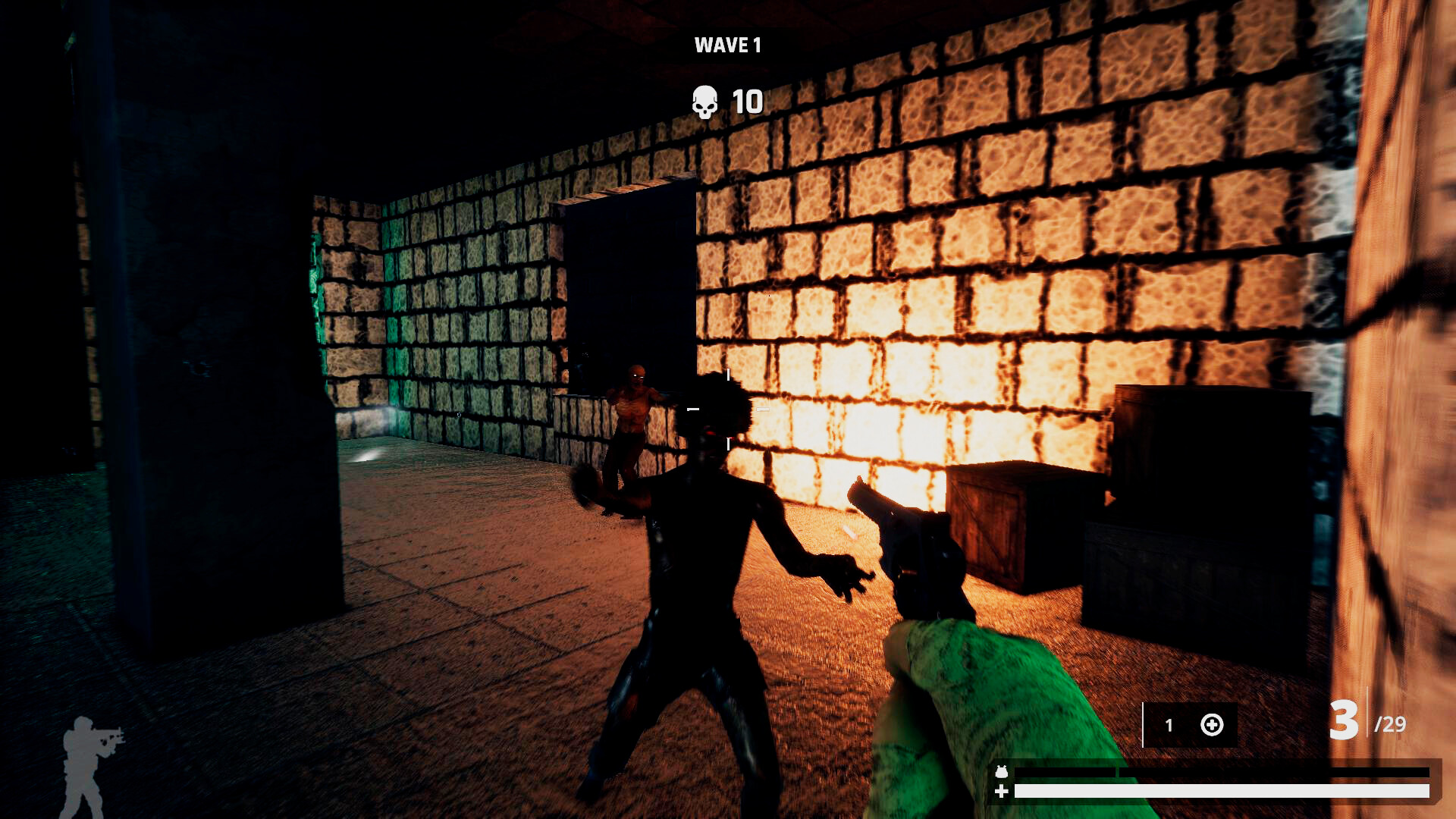Click the circled plus inside the medkit box
This screenshot has width=1456, height=819.
pyautogui.click(x=1213, y=726)
